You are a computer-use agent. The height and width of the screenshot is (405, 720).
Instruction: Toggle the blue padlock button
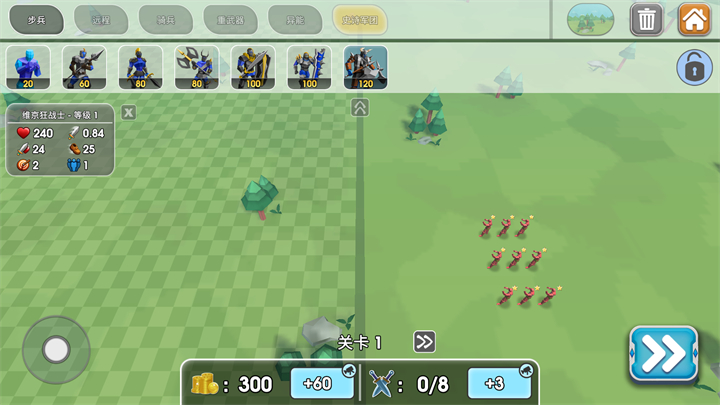click(693, 67)
